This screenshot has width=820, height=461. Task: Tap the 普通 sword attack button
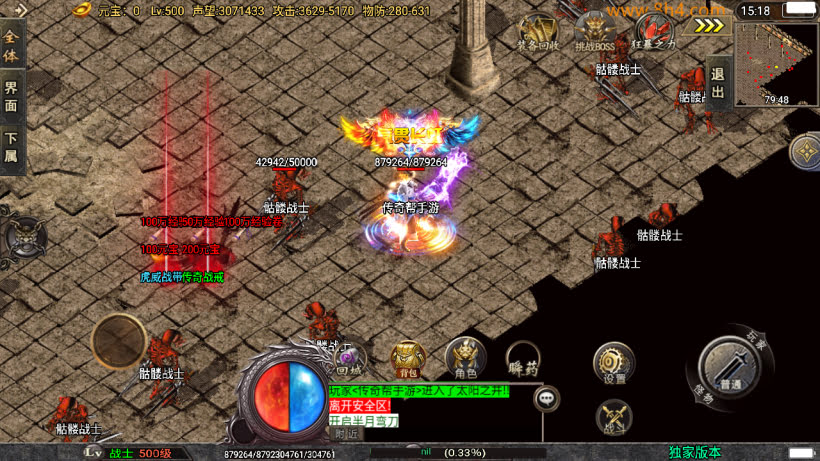[730, 369]
